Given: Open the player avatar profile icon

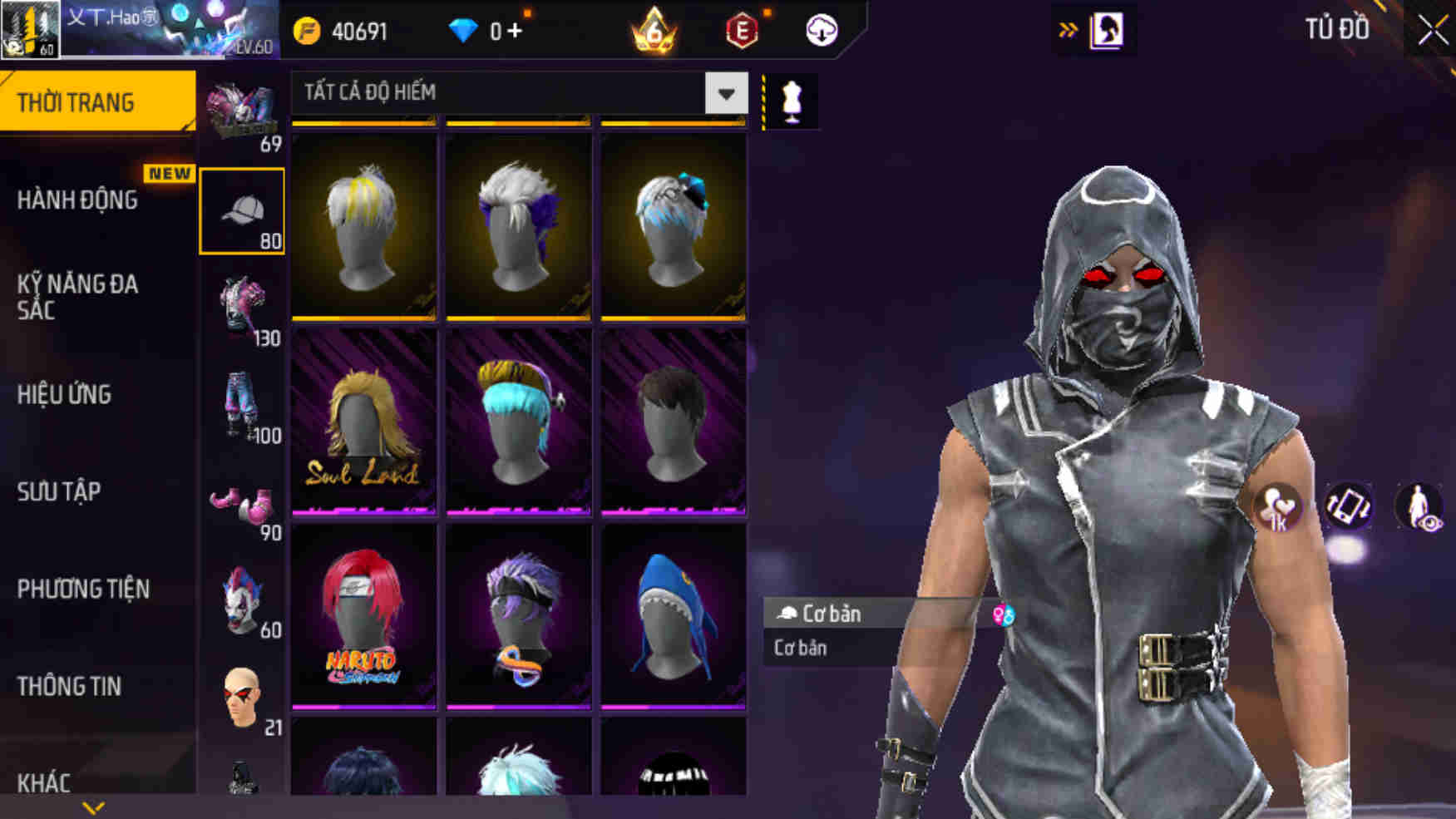Looking at the screenshot, I should (x=29, y=29).
